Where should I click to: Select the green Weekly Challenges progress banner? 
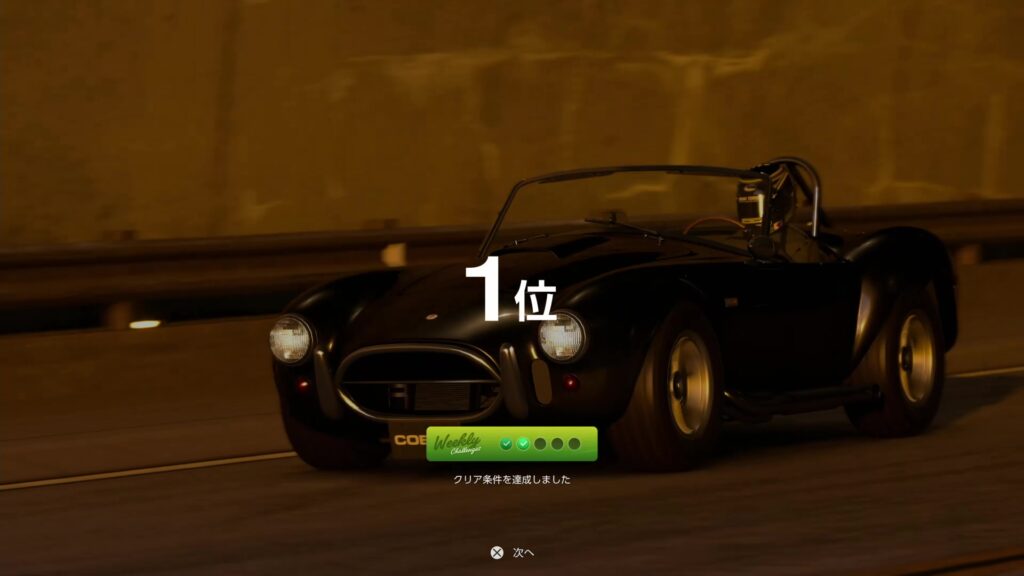[511, 444]
